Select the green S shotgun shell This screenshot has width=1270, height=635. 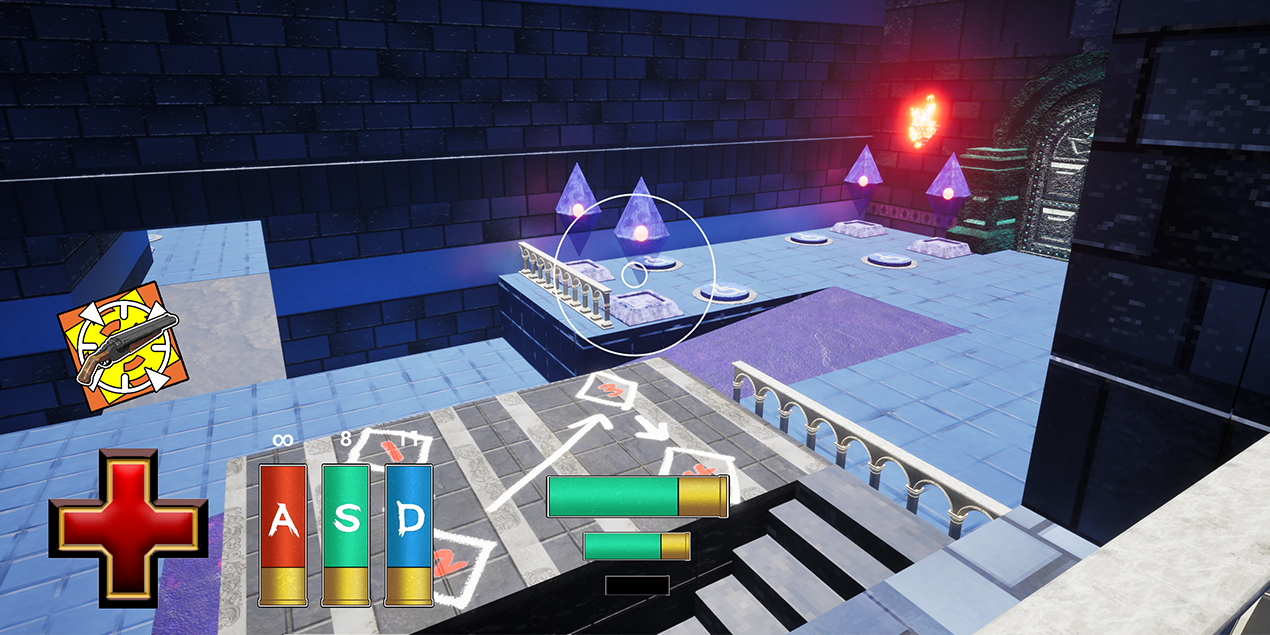[x=346, y=534]
